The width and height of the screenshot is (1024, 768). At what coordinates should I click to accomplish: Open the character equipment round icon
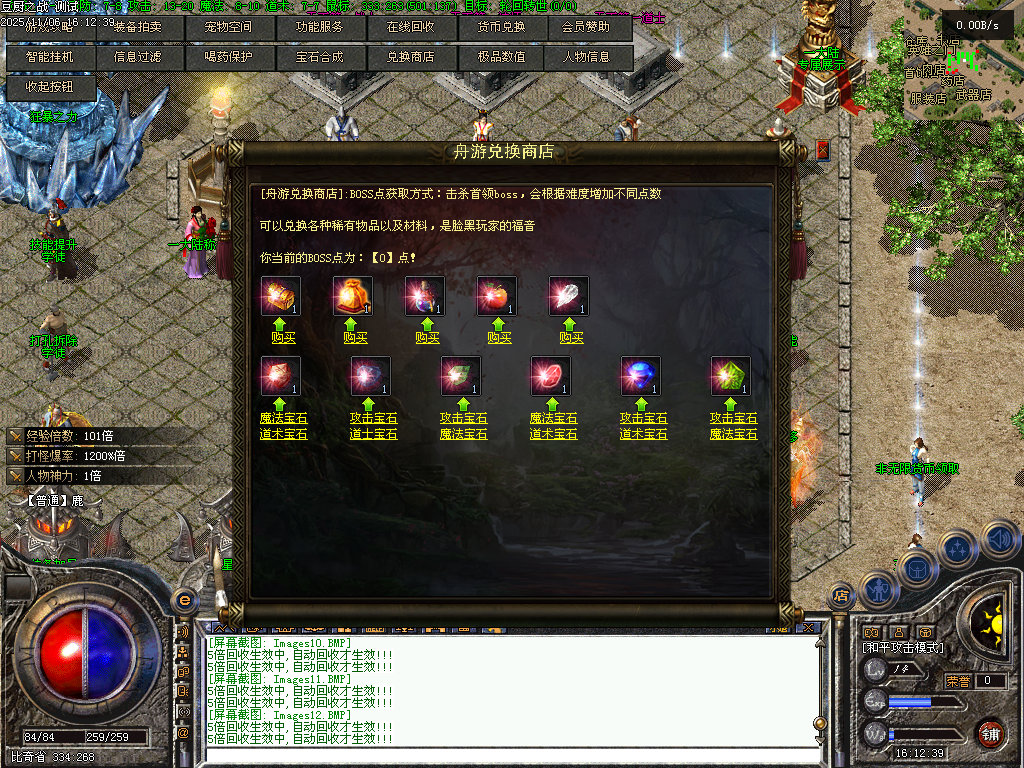pos(877,590)
